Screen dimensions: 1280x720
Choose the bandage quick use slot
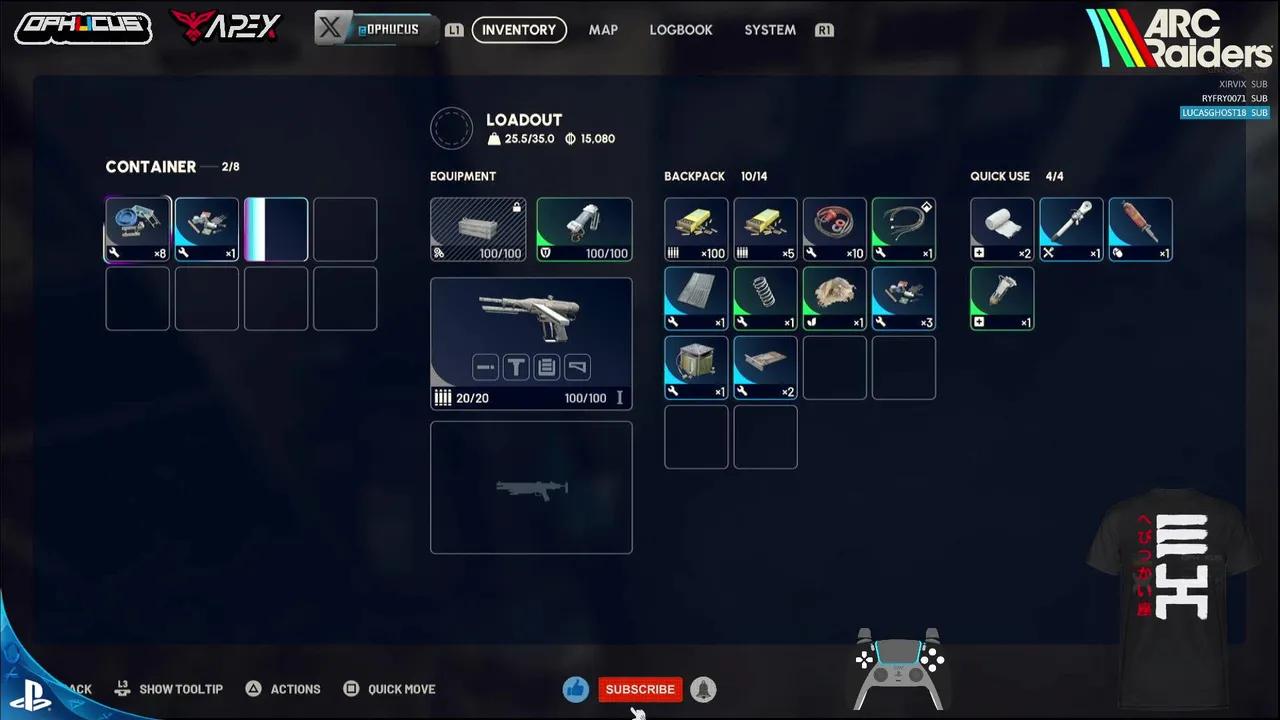pos(1002,229)
